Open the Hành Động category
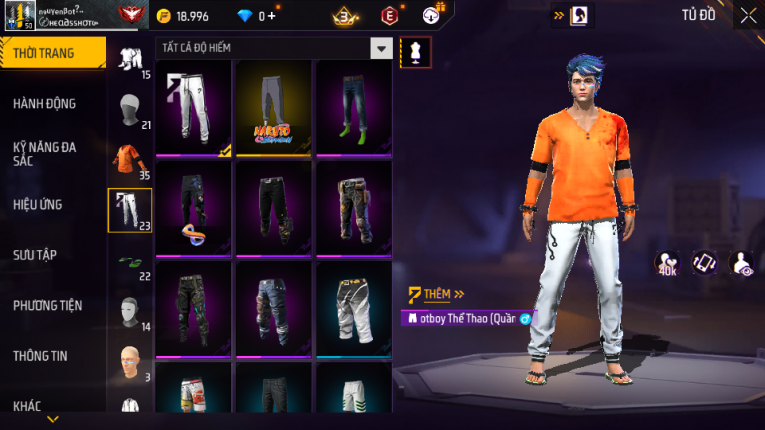The width and height of the screenshot is (765, 430). tap(45, 104)
